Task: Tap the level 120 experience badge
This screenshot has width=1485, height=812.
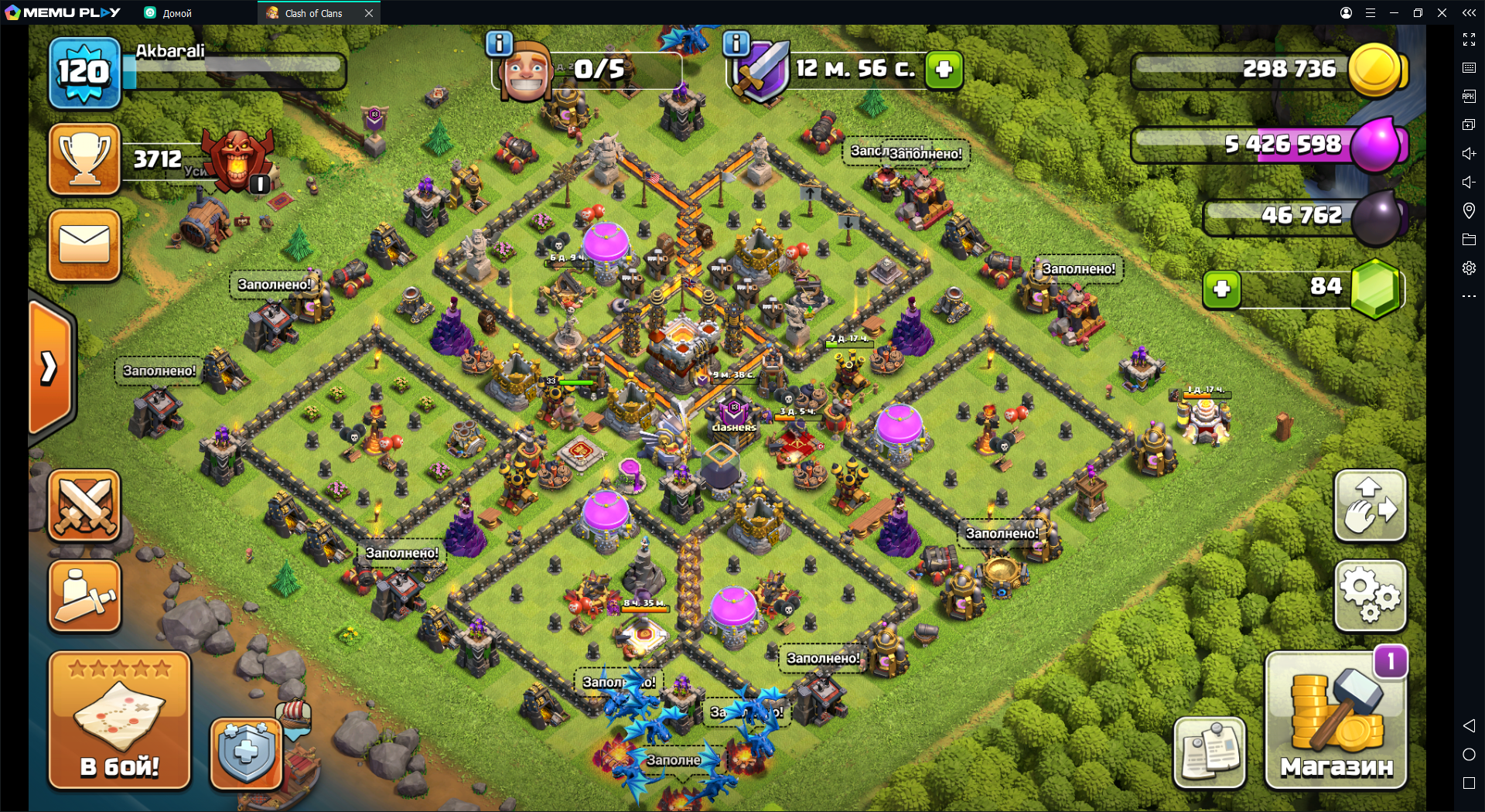Action: 84,73
